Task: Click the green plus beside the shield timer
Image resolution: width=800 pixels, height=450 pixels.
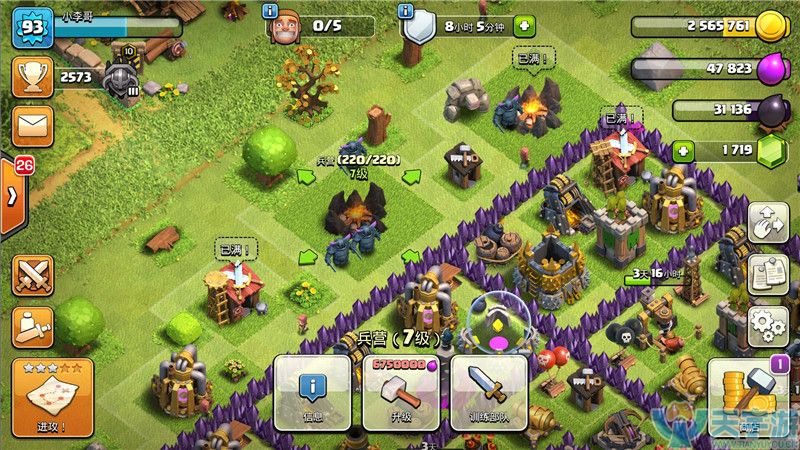Action: coord(524,26)
